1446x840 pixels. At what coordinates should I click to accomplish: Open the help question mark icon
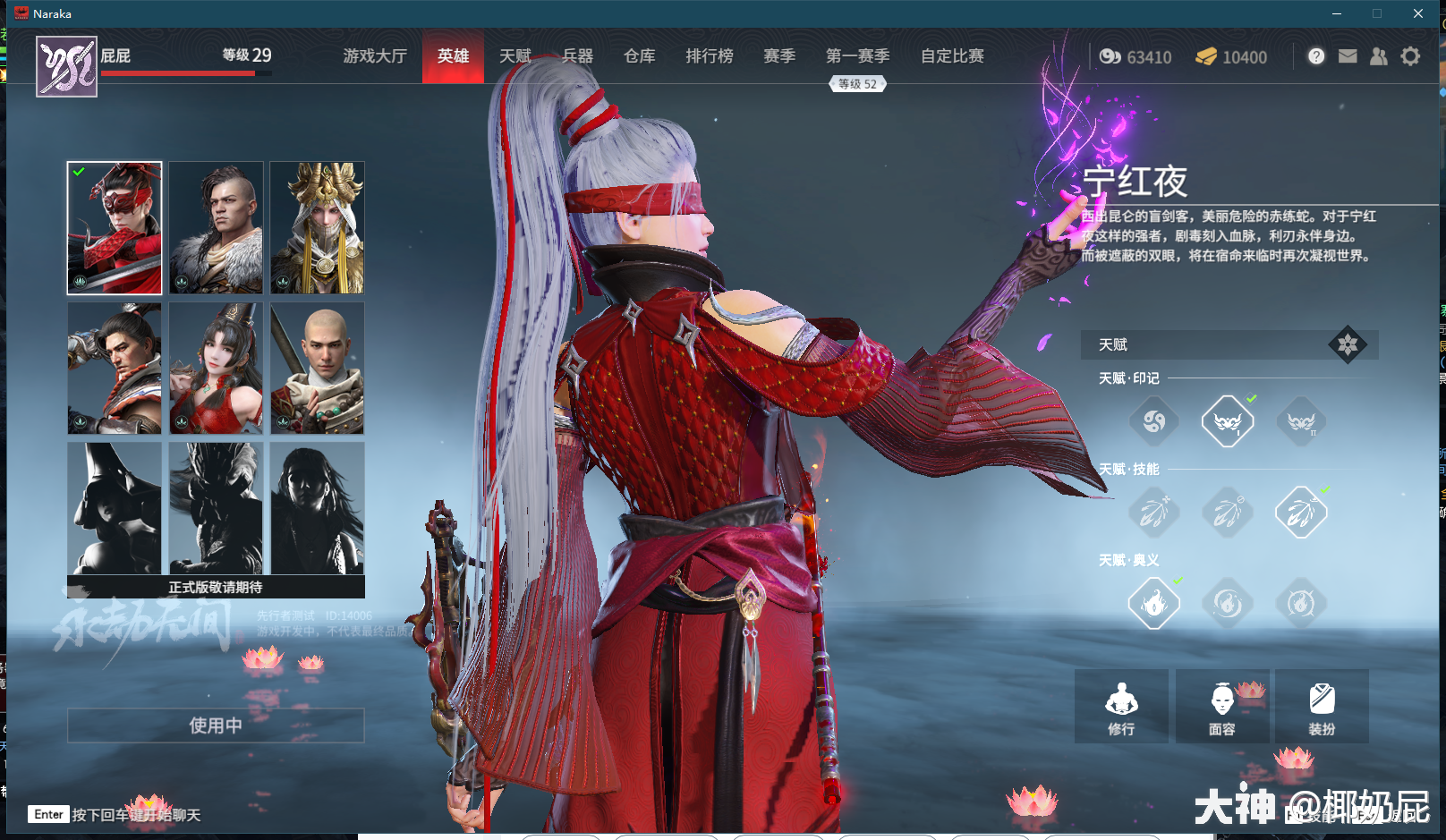pyautogui.click(x=1315, y=55)
